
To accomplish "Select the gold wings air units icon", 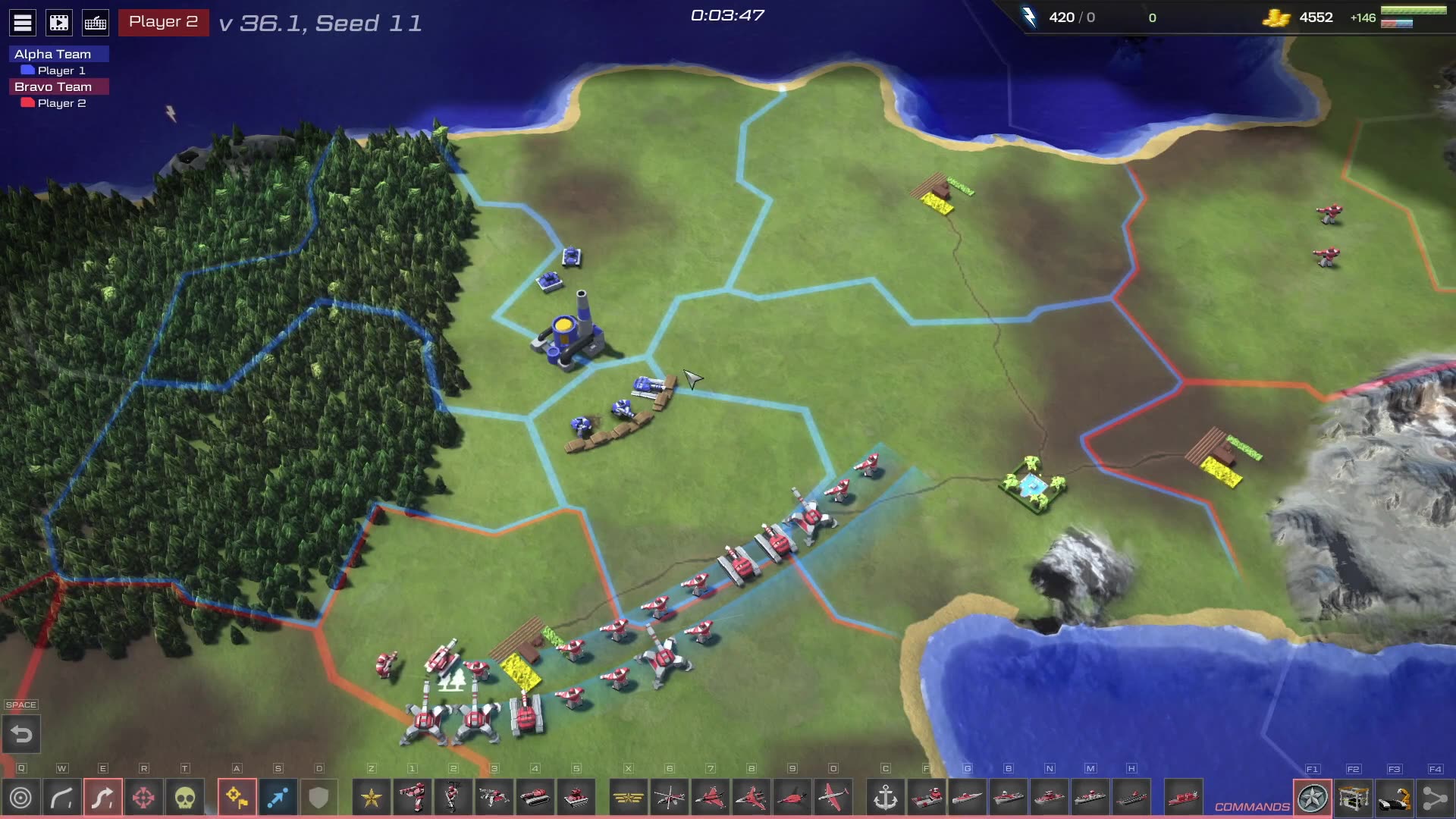I will tap(629, 798).
